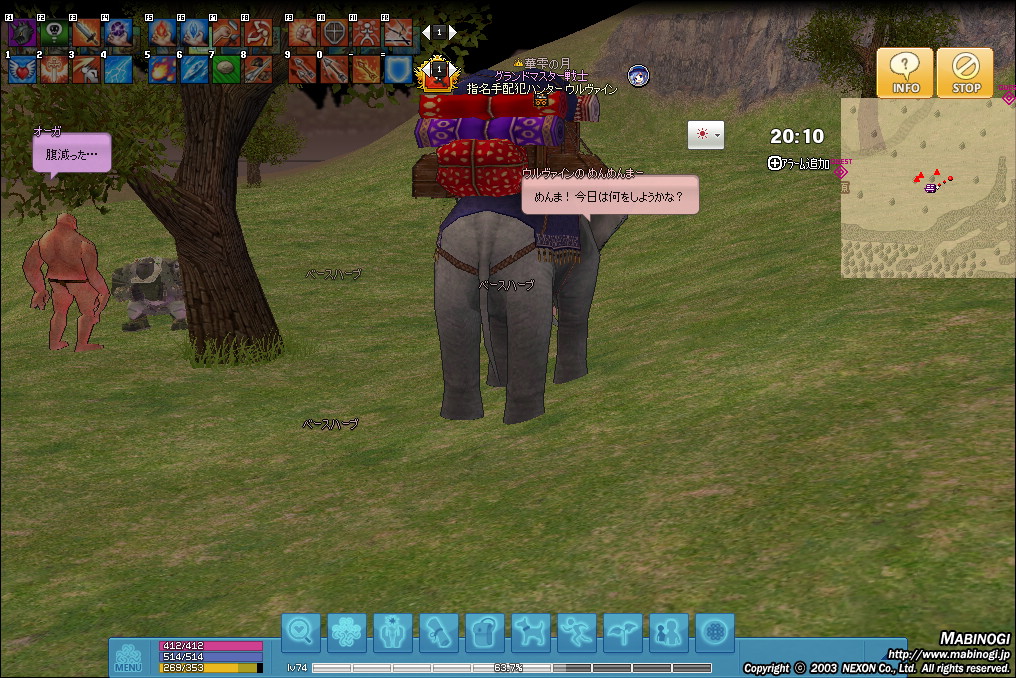The width and height of the screenshot is (1016, 678).
Task: Use the ice spell in slot F6
Action: tap(194, 33)
